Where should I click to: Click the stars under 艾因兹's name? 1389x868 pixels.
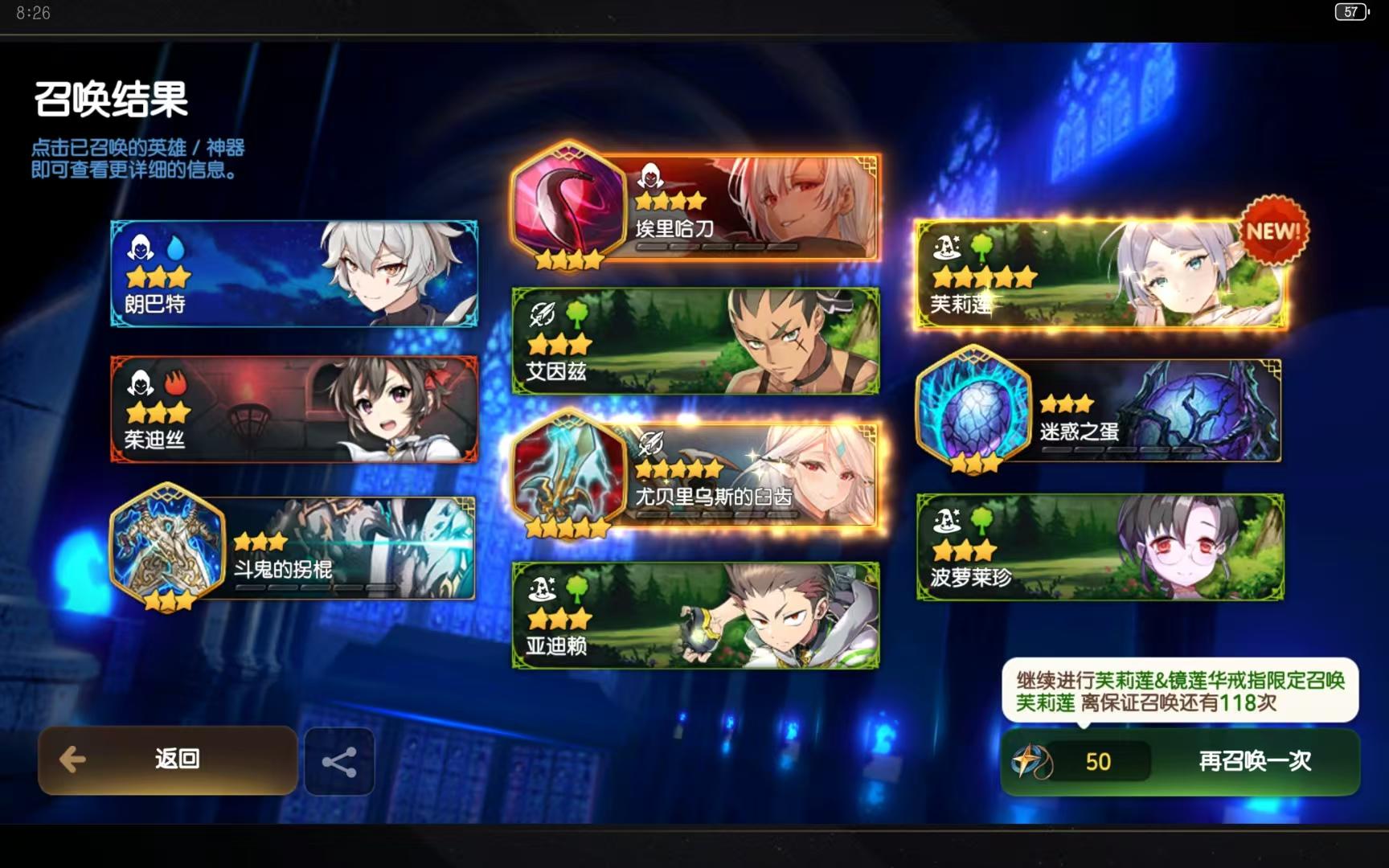pos(560,343)
